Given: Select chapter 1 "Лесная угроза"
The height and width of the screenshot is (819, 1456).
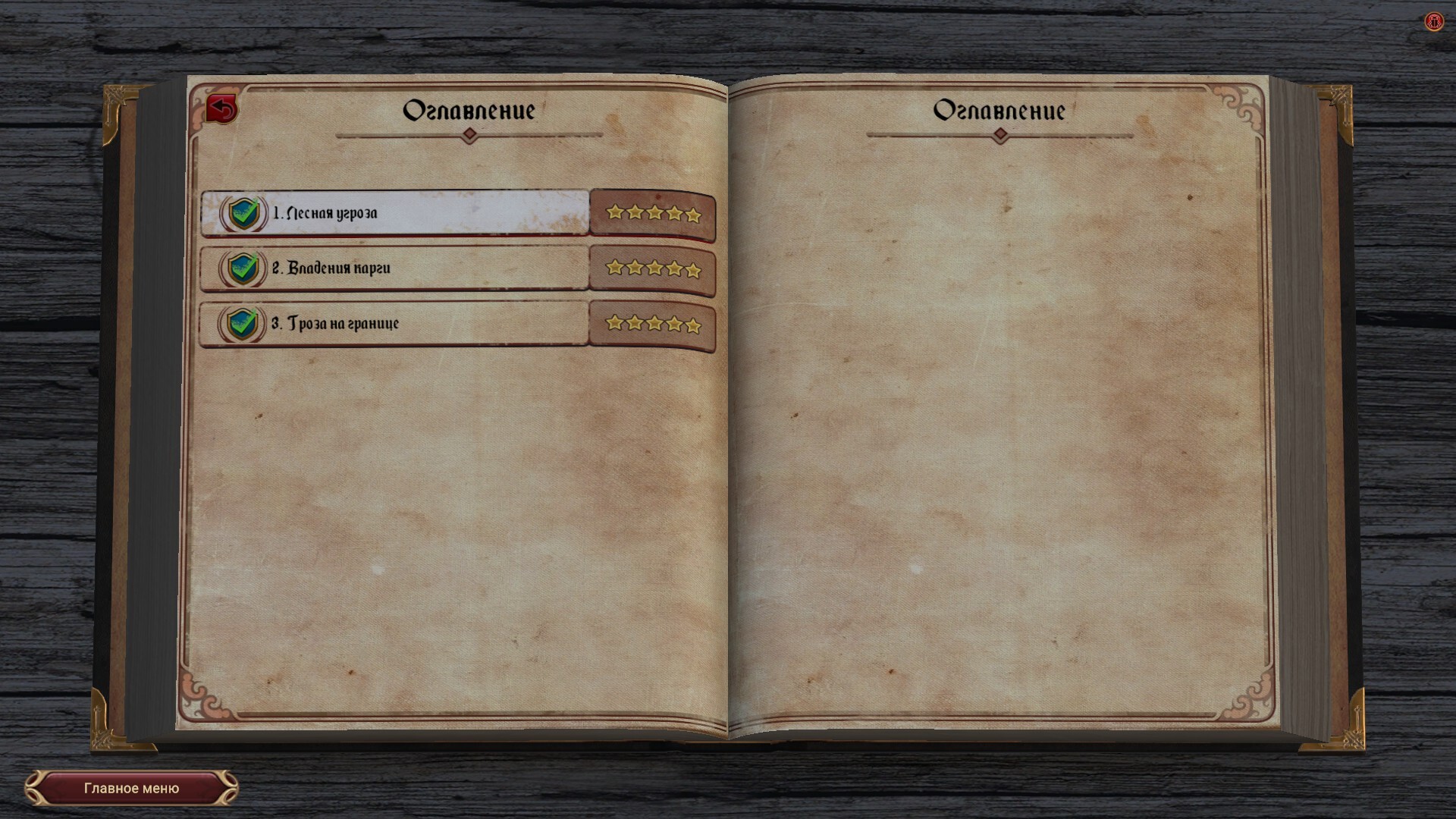Looking at the screenshot, I should pyautogui.click(x=394, y=213).
